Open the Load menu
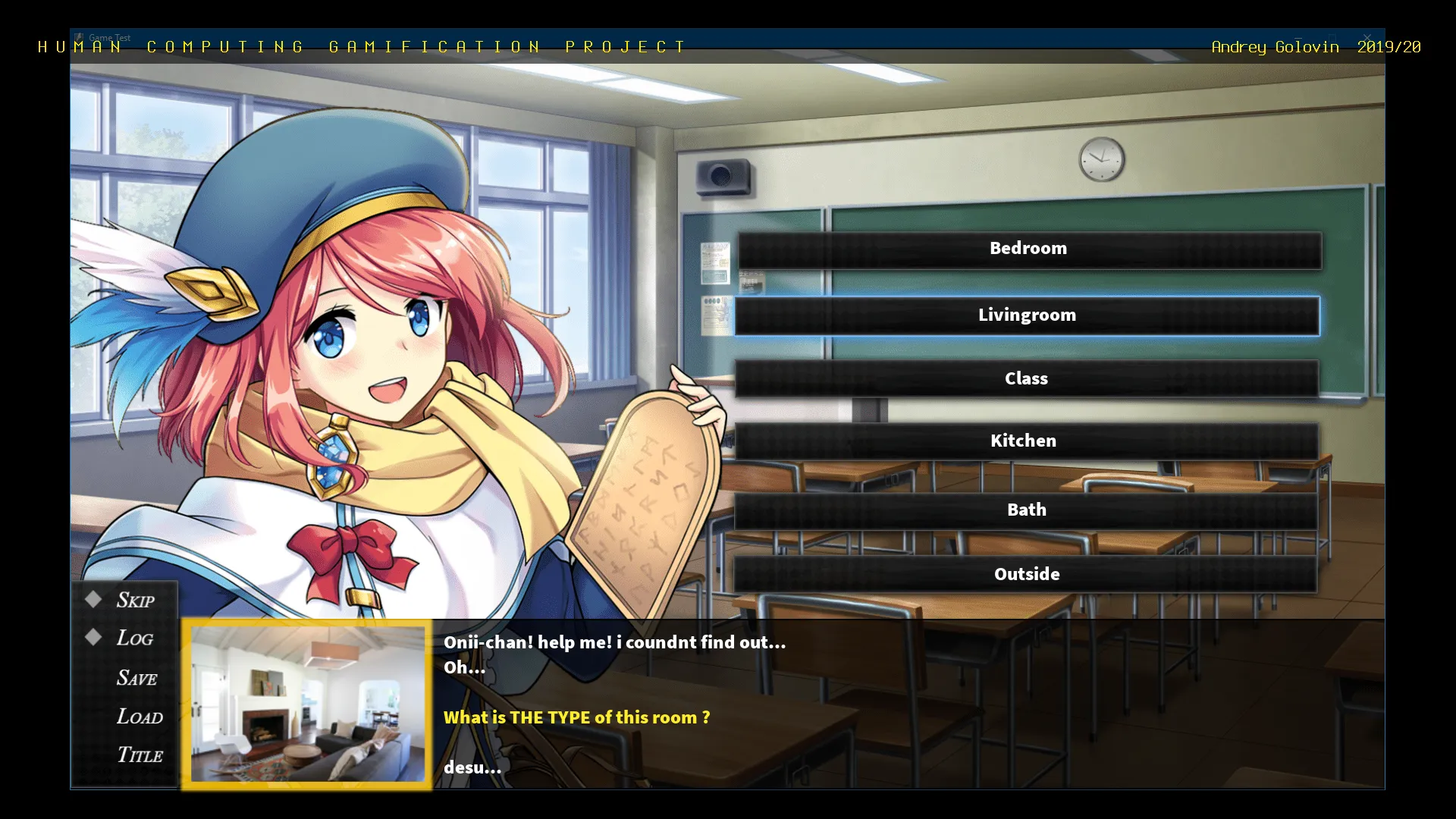 (140, 717)
